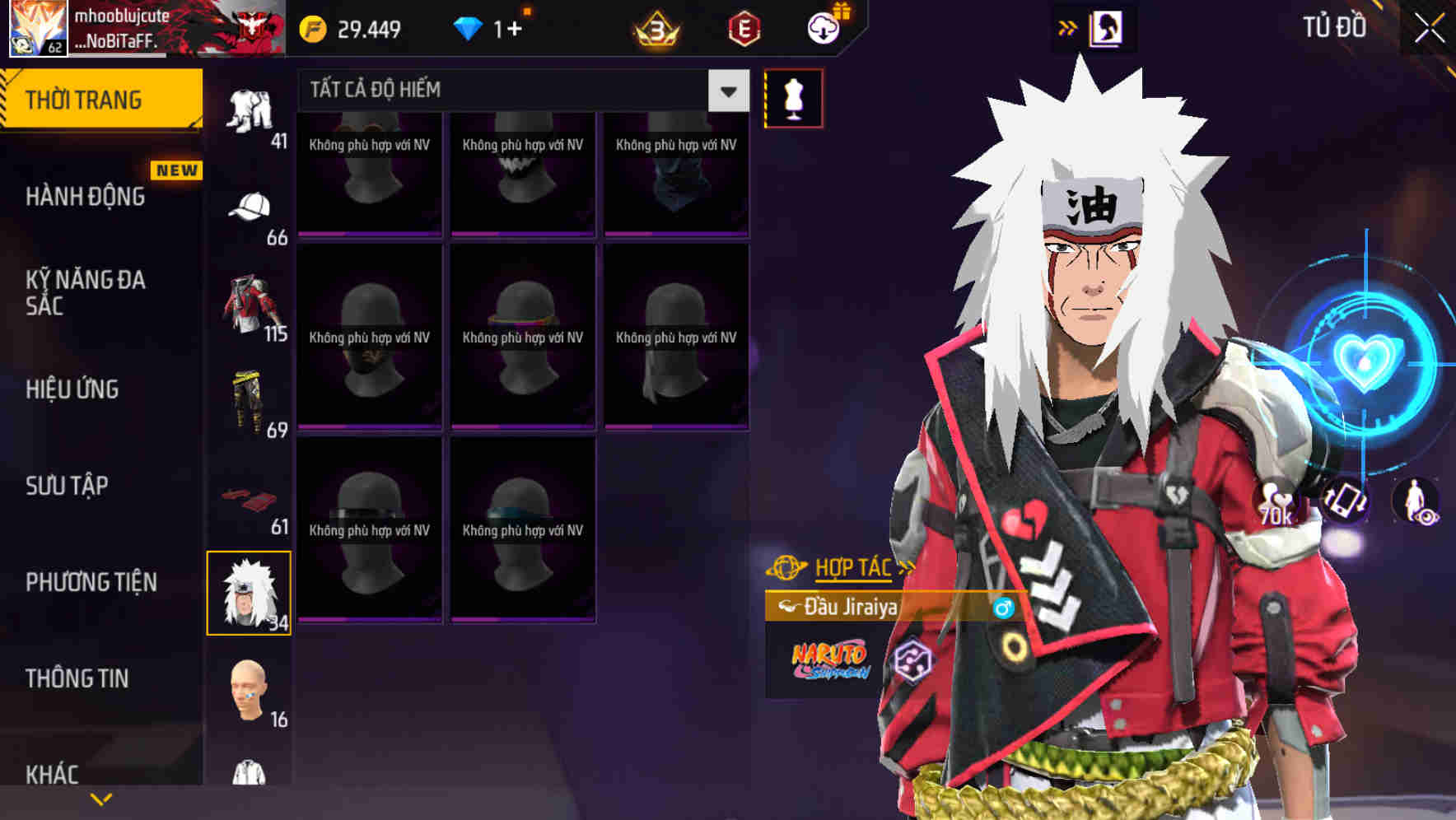The image size is (1456, 820).
Task: Click the mannequin outfit display icon
Action: 793,96
